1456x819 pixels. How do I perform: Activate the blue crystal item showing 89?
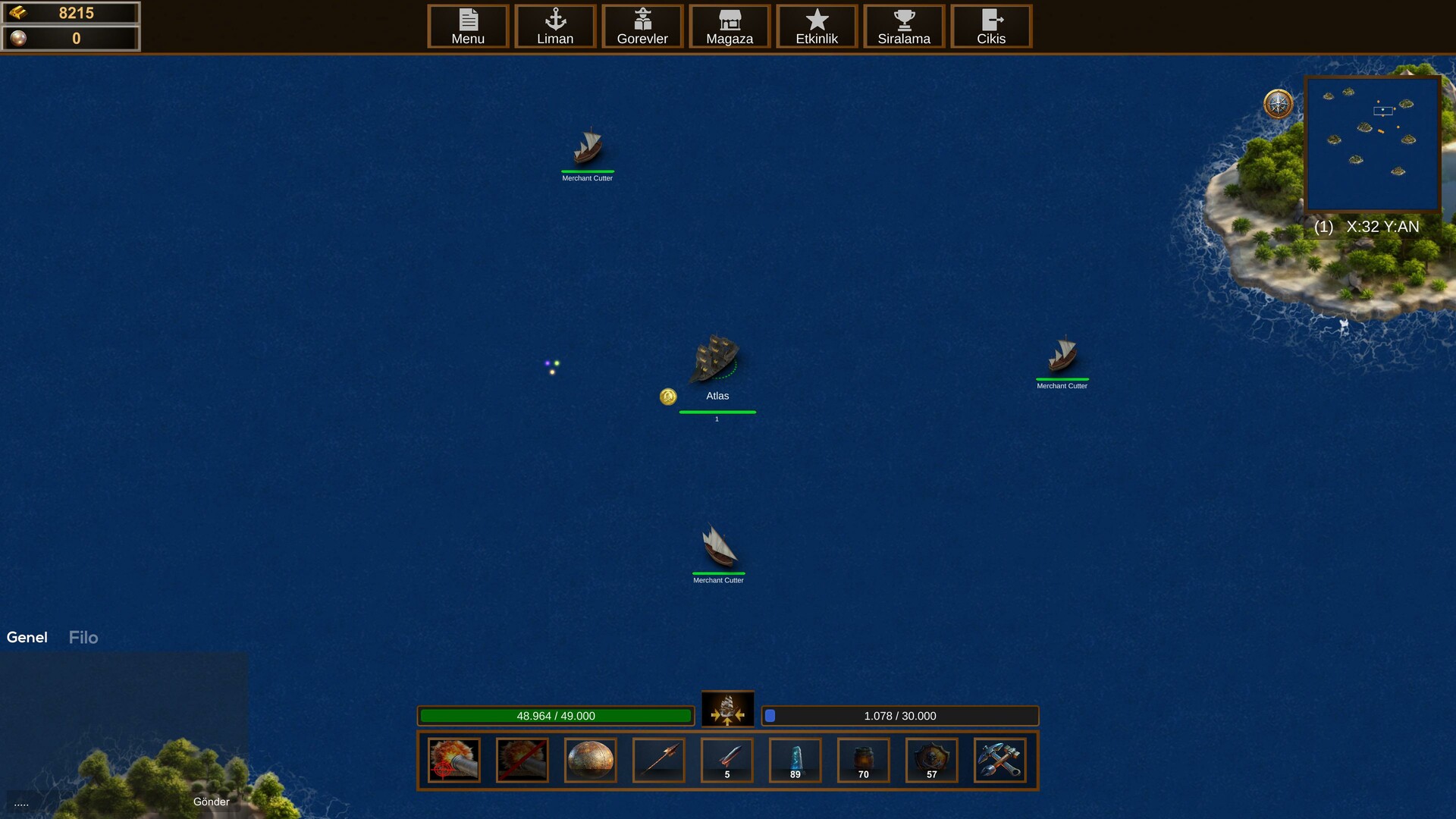pyautogui.click(x=795, y=760)
